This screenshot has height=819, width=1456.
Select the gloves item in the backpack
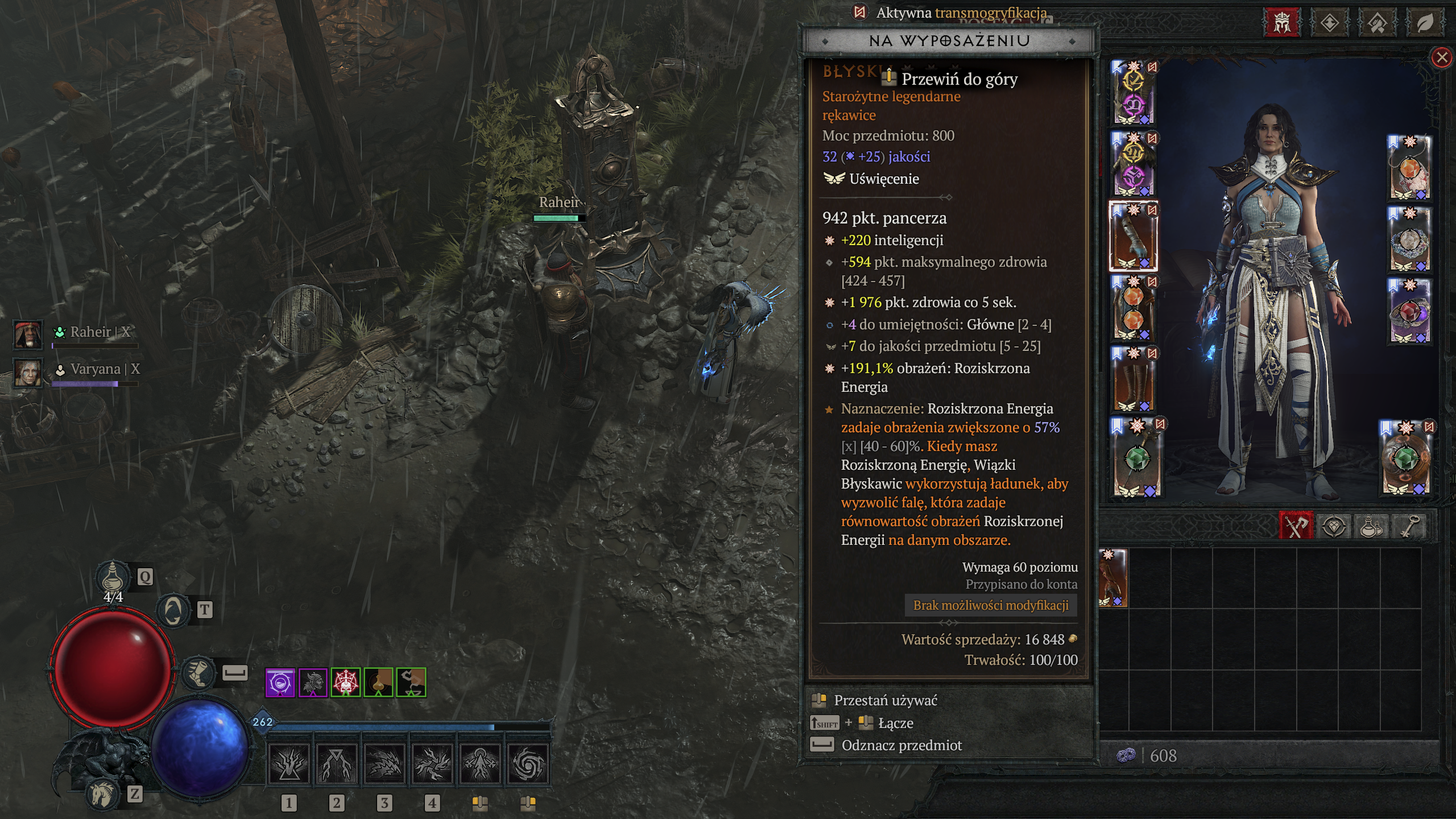click(x=1113, y=578)
